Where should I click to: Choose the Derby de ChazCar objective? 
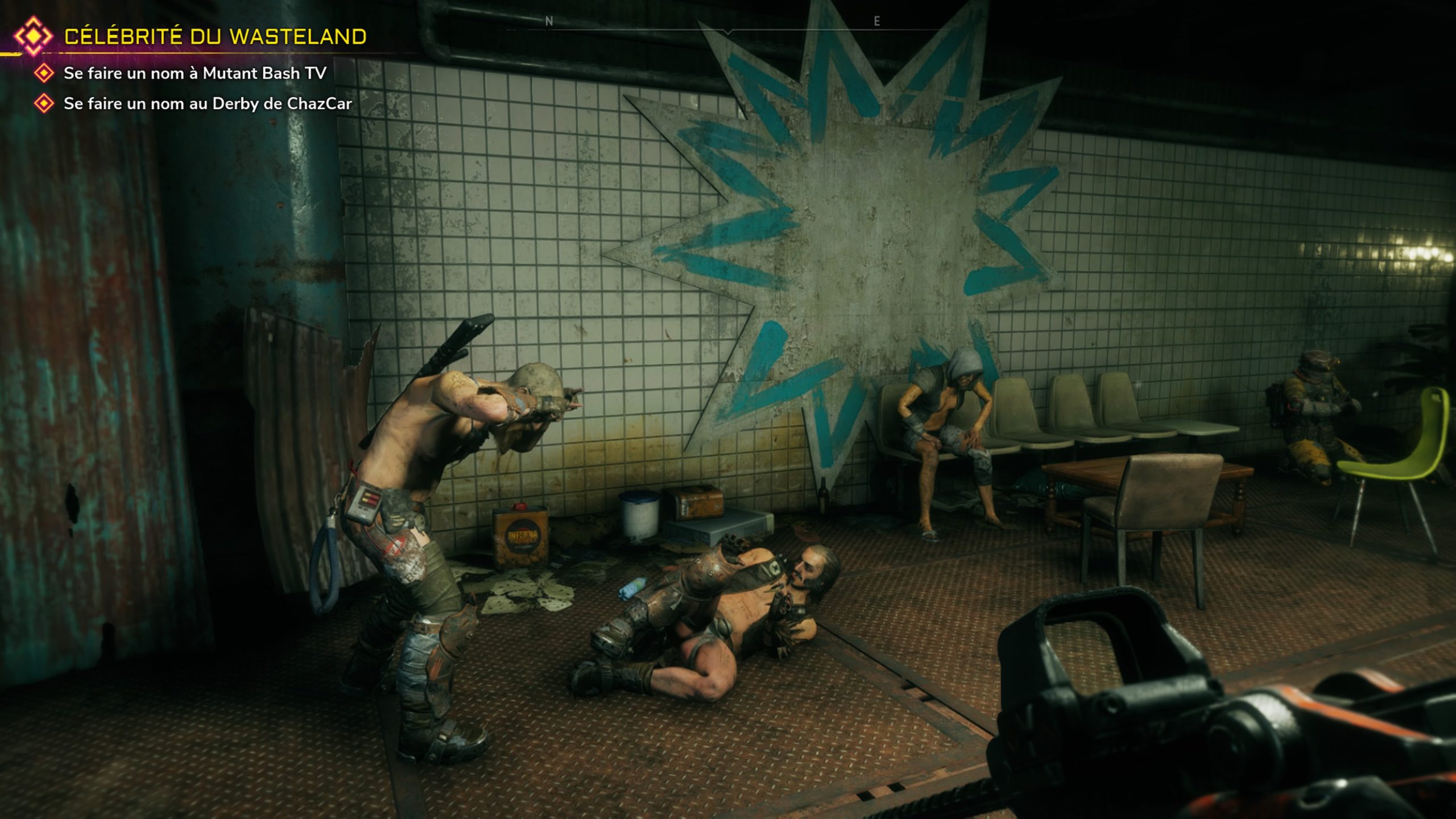tap(208, 104)
